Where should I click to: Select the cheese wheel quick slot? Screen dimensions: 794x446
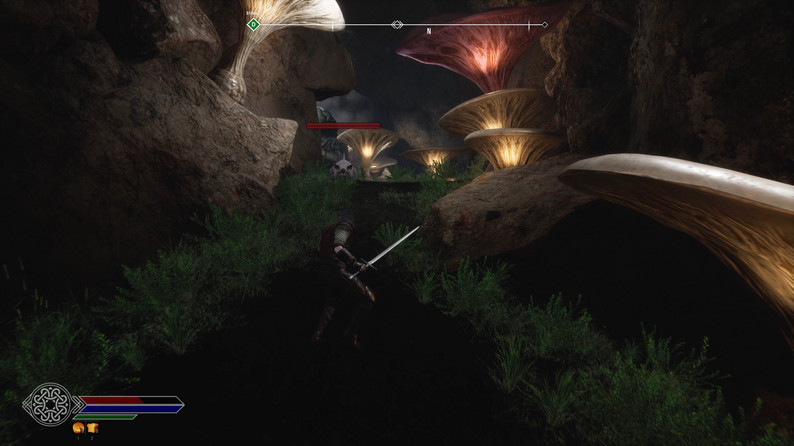[78, 428]
